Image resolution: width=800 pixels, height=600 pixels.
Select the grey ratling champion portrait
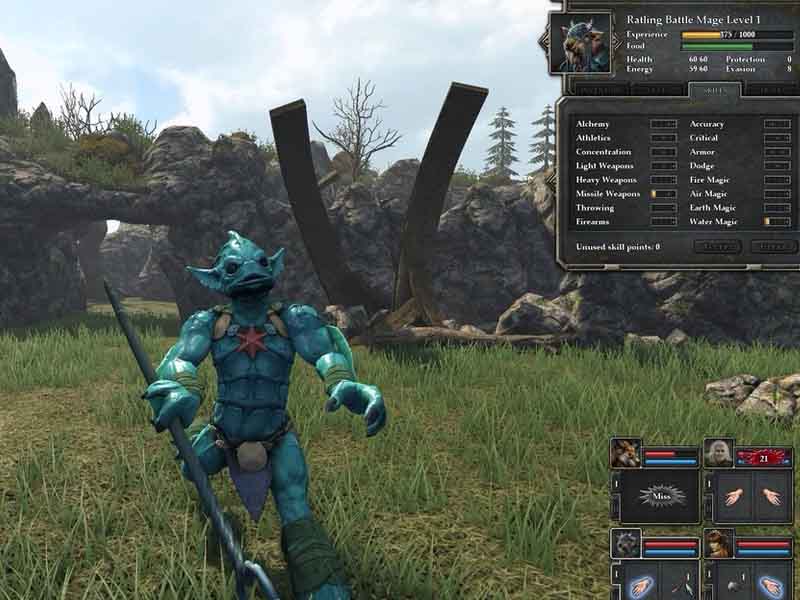[x=626, y=544]
